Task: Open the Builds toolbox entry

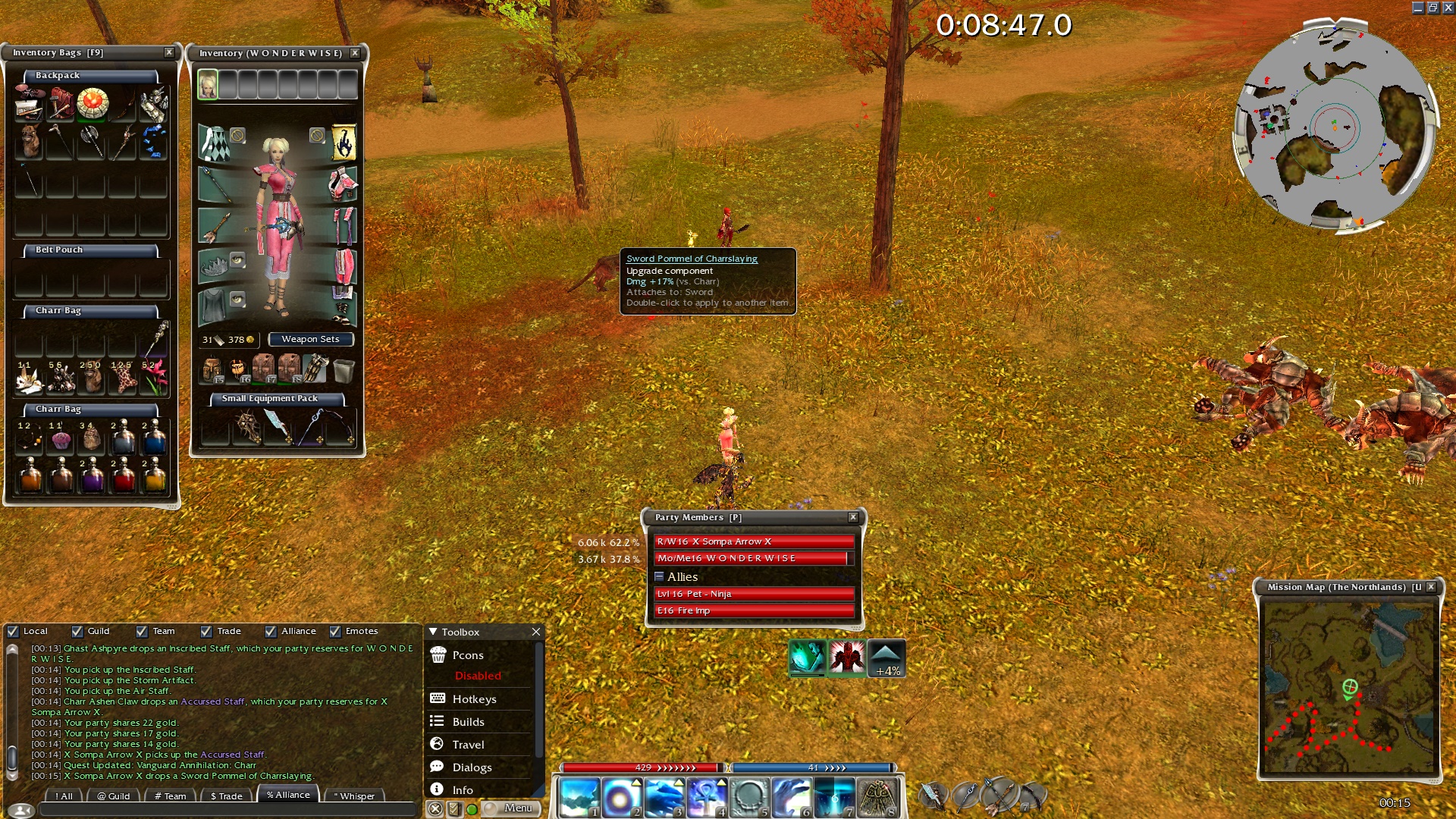Action: (468, 722)
